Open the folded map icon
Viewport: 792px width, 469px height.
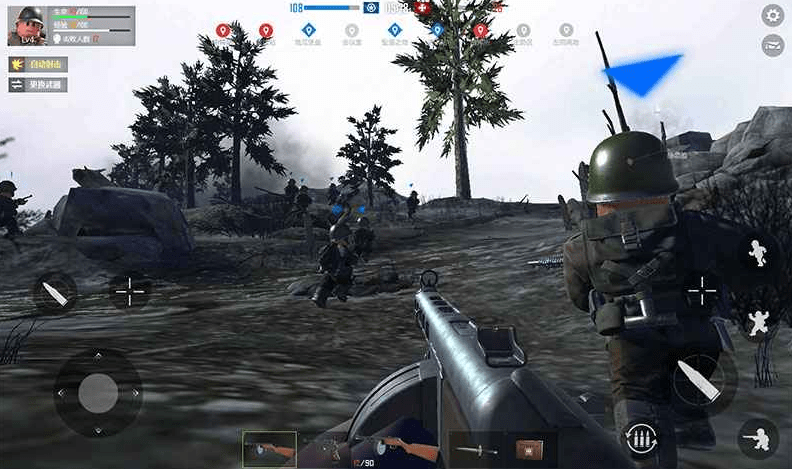coord(772,44)
